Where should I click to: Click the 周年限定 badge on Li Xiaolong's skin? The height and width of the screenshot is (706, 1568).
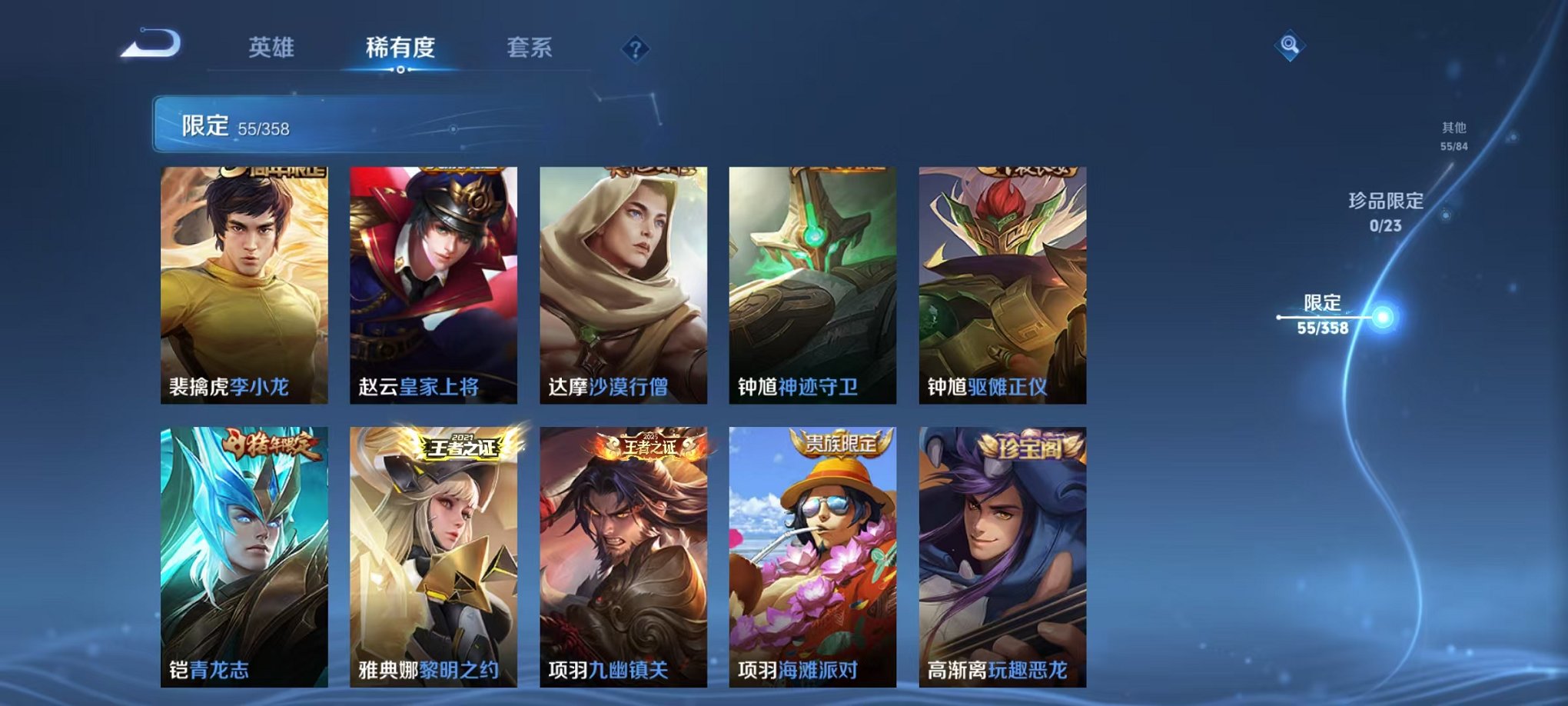click(x=274, y=171)
